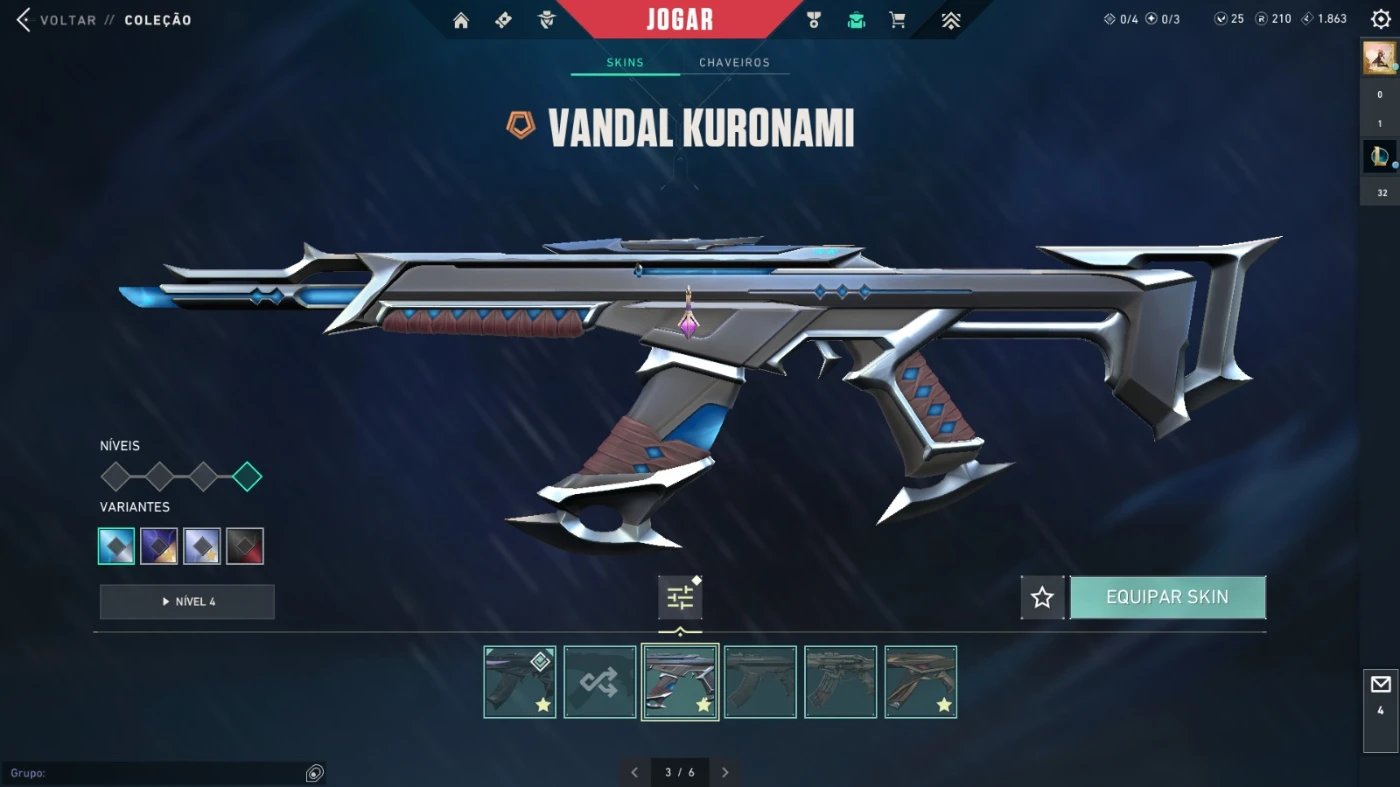Image resolution: width=1400 pixels, height=787 pixels.
Task: Play the Nível 4 preview
Action: (x=187, y=602)
